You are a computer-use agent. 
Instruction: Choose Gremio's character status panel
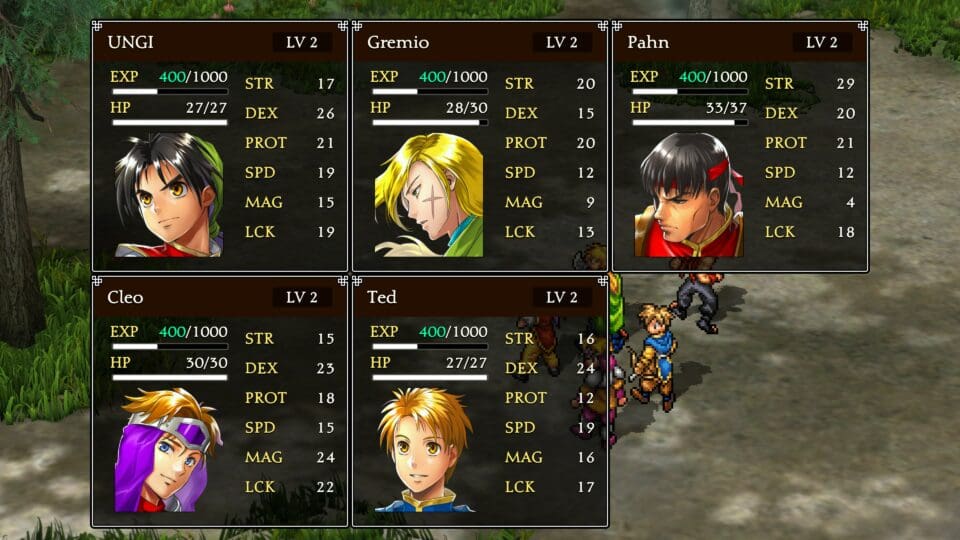[x=480, y=146]
